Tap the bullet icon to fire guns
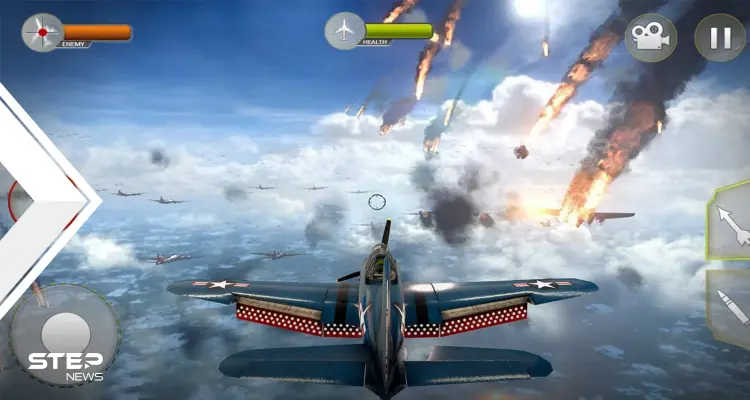The width and height of the screenshot is (750, 400). (733, 308)
